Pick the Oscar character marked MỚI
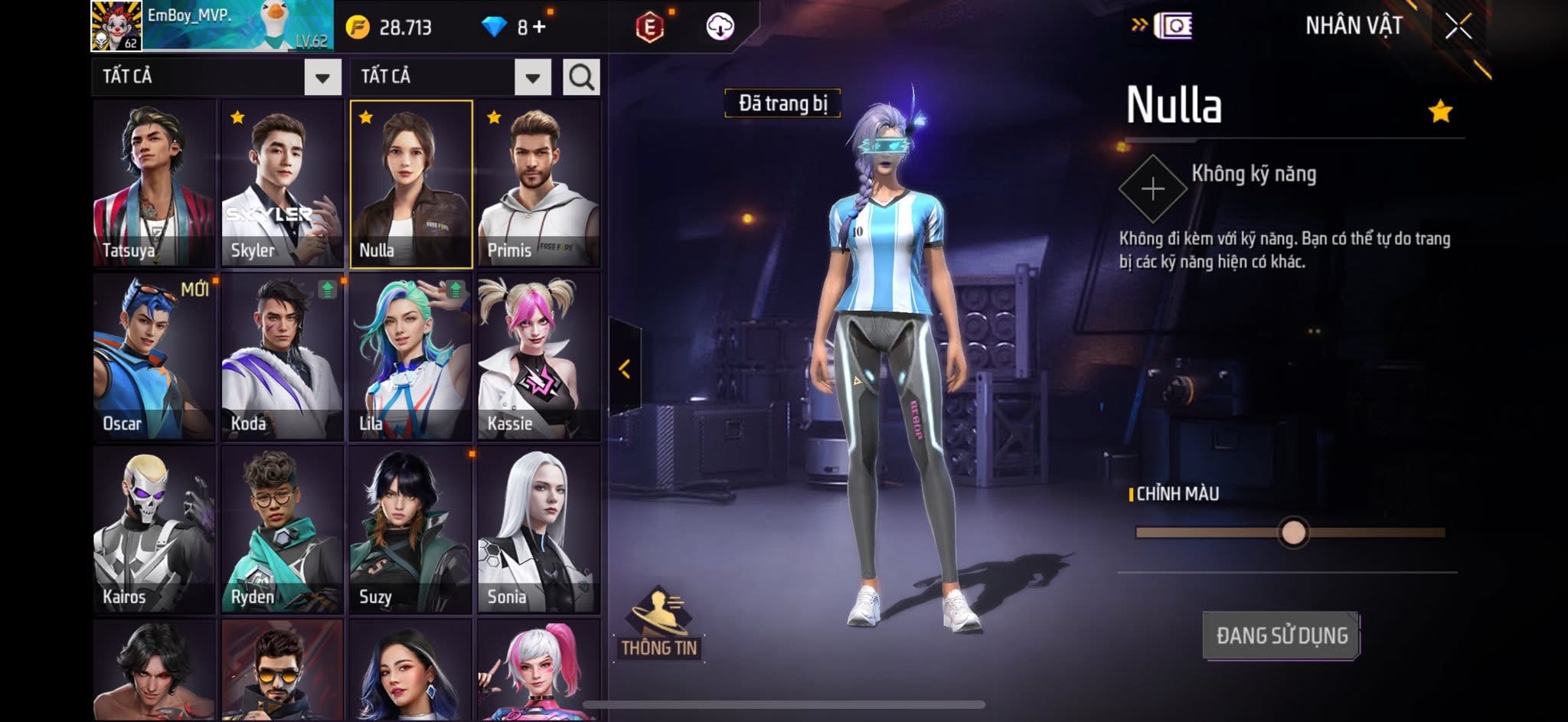Viewport: 1568px width, 722px height. point(154,358)
